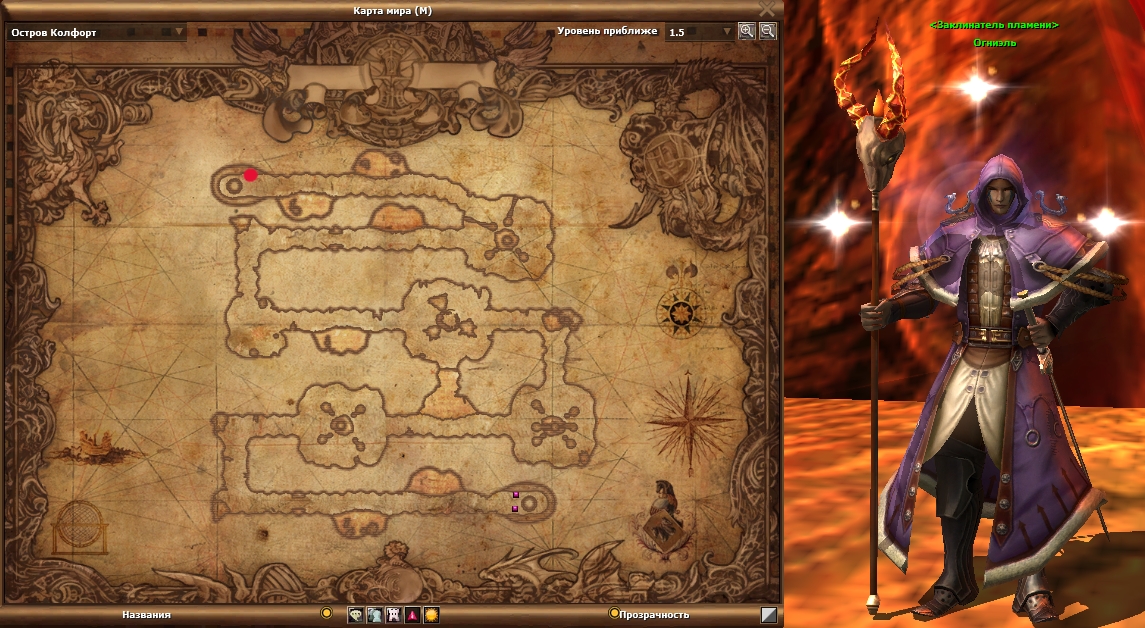The height and width of the screenshot is (628, 1145).
Task: Click the grey square button in map corner
Action: pos(768,615)
